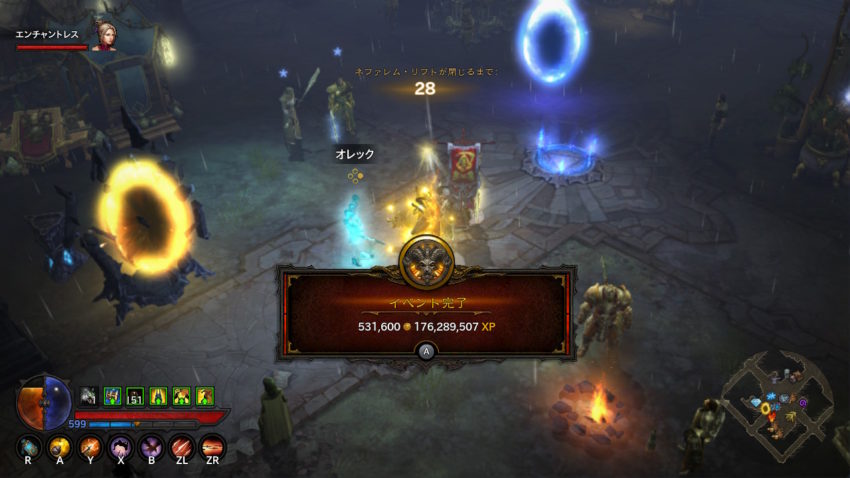
Task: Click the purple swirl marker on minimap
Action: click(803, 402)
